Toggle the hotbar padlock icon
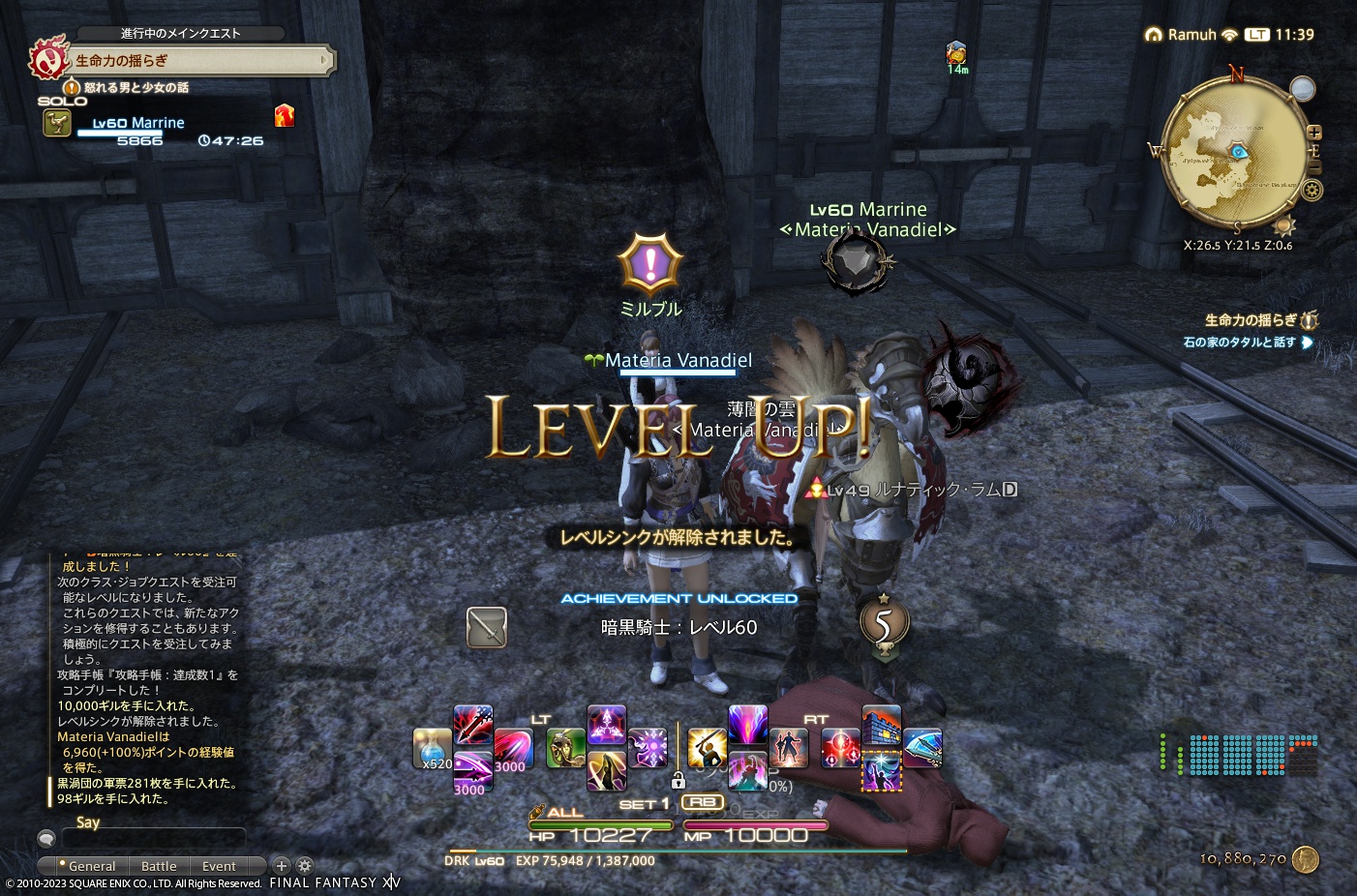This screenshot has width=1357, height=896. pyautogui.click(x=678, y=780)
